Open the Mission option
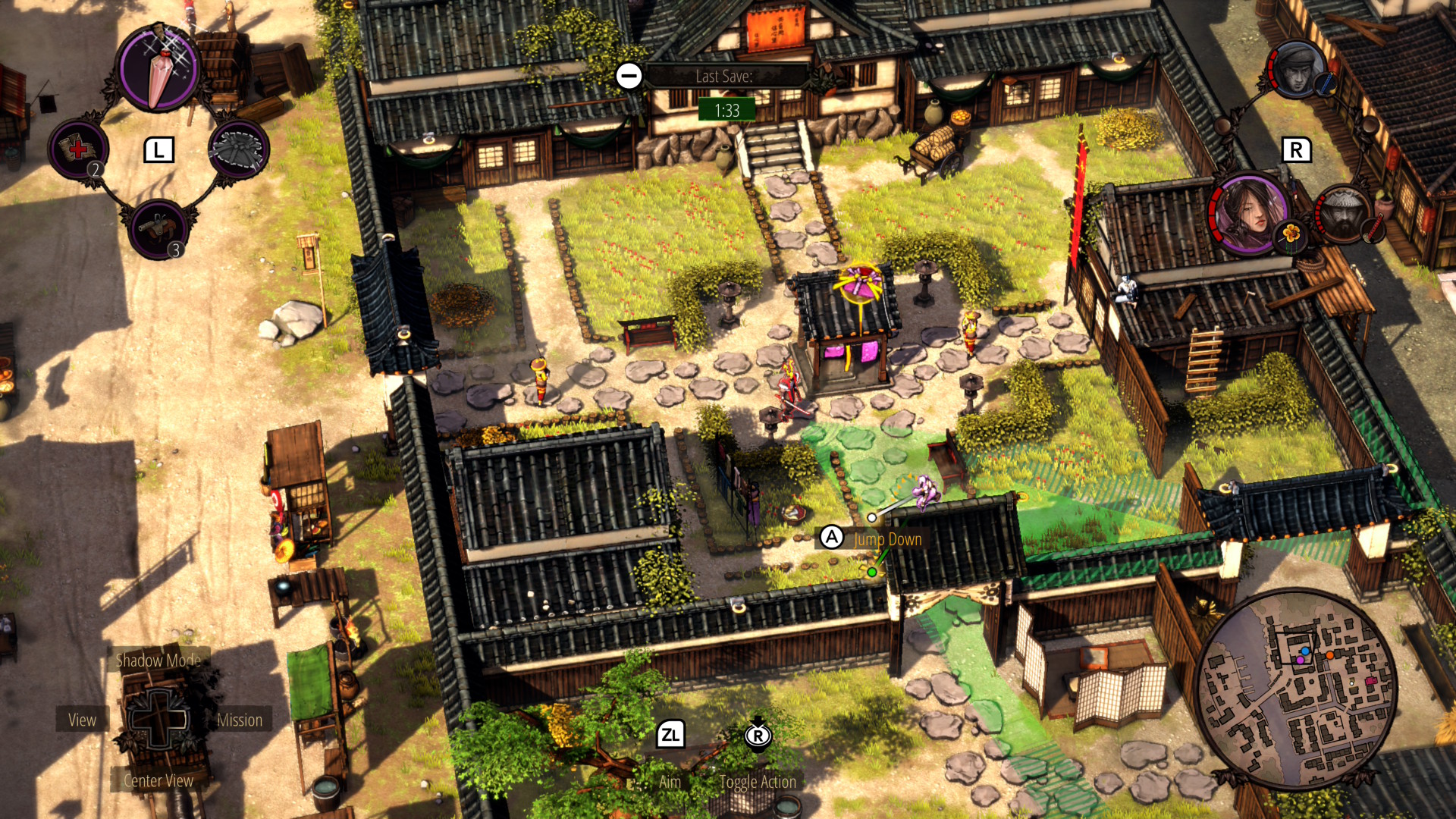The width and height of the screenshot is (1456, 819). point(240,720)
